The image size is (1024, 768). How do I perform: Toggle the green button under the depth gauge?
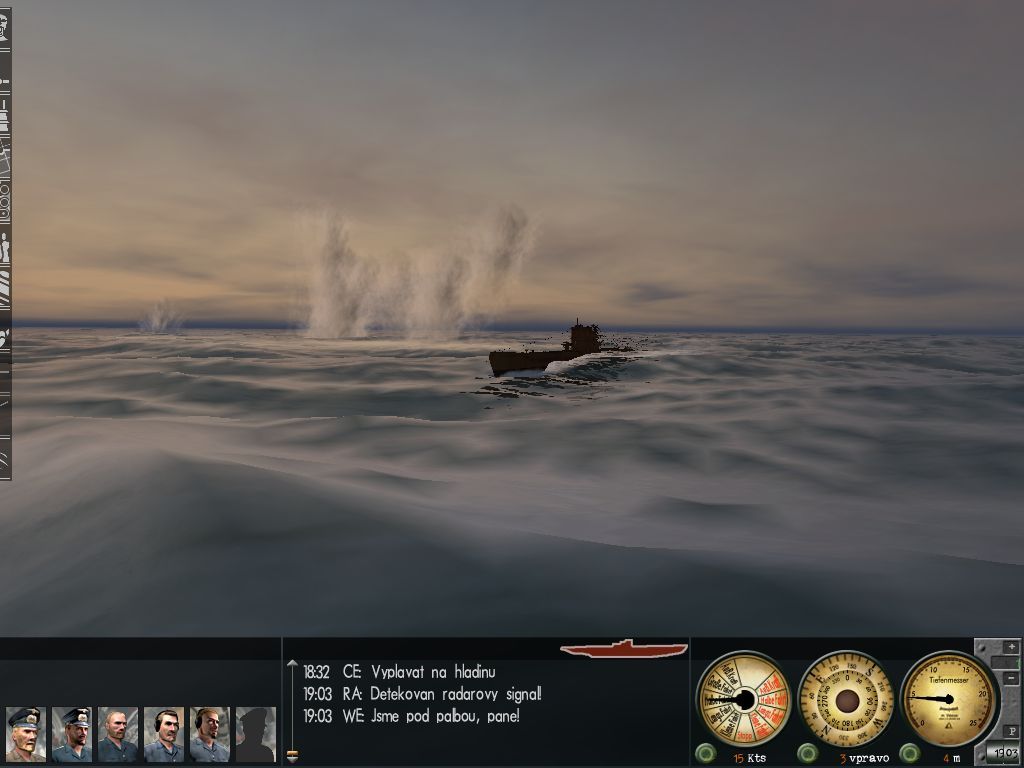(x=909, y=753)
